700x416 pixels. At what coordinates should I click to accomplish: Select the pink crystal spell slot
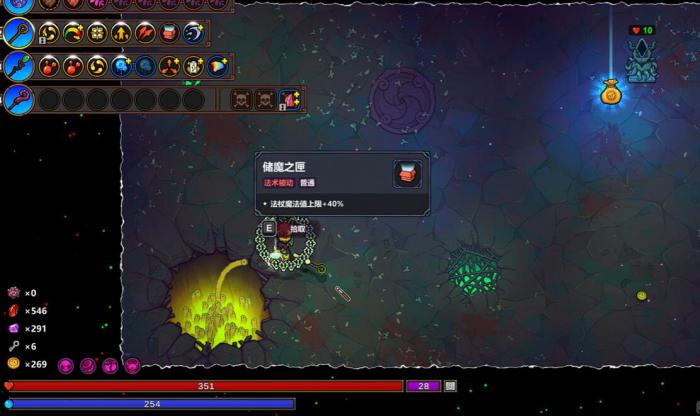(x=290, y=99)
